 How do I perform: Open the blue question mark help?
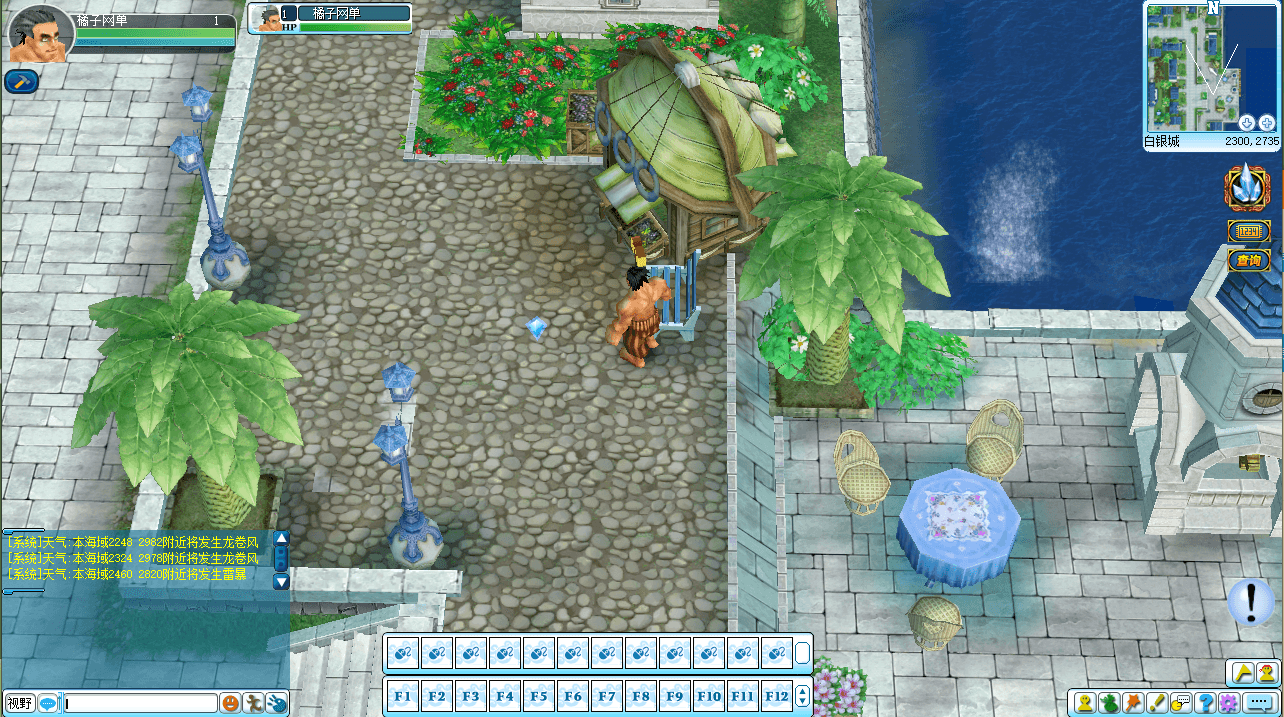click(x=1205, y=703)
